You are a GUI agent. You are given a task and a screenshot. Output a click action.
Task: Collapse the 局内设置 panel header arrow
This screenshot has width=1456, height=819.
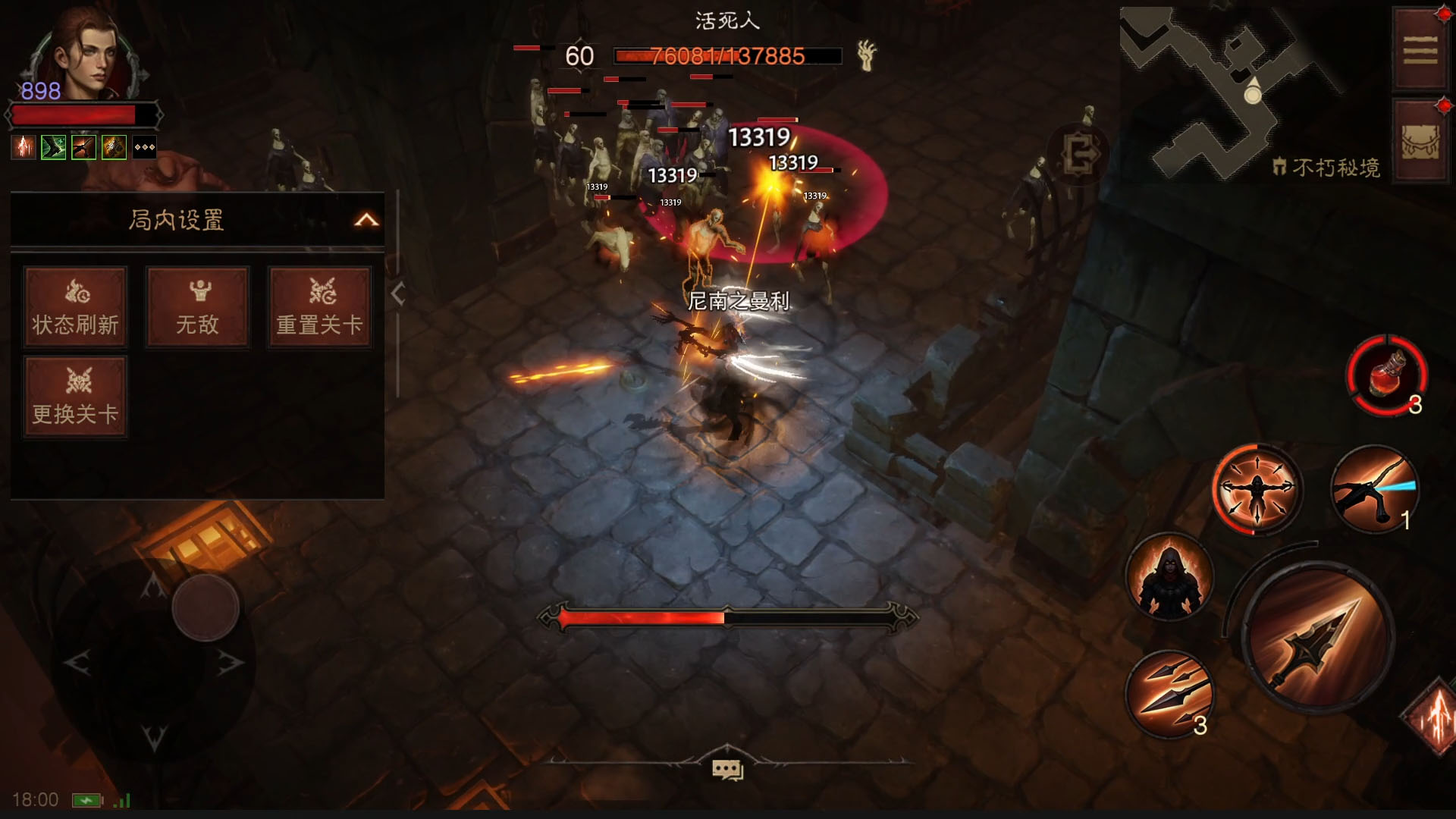pyautogui.click(x=366, y=220)
